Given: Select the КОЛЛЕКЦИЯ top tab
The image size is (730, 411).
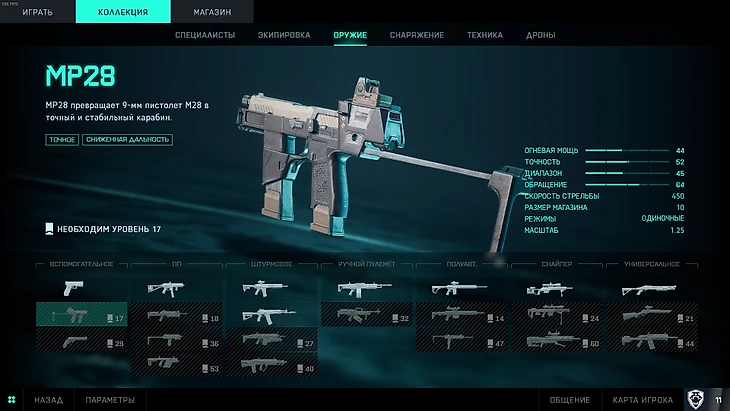Looking at the screenshot, I should tap(125, 12).
